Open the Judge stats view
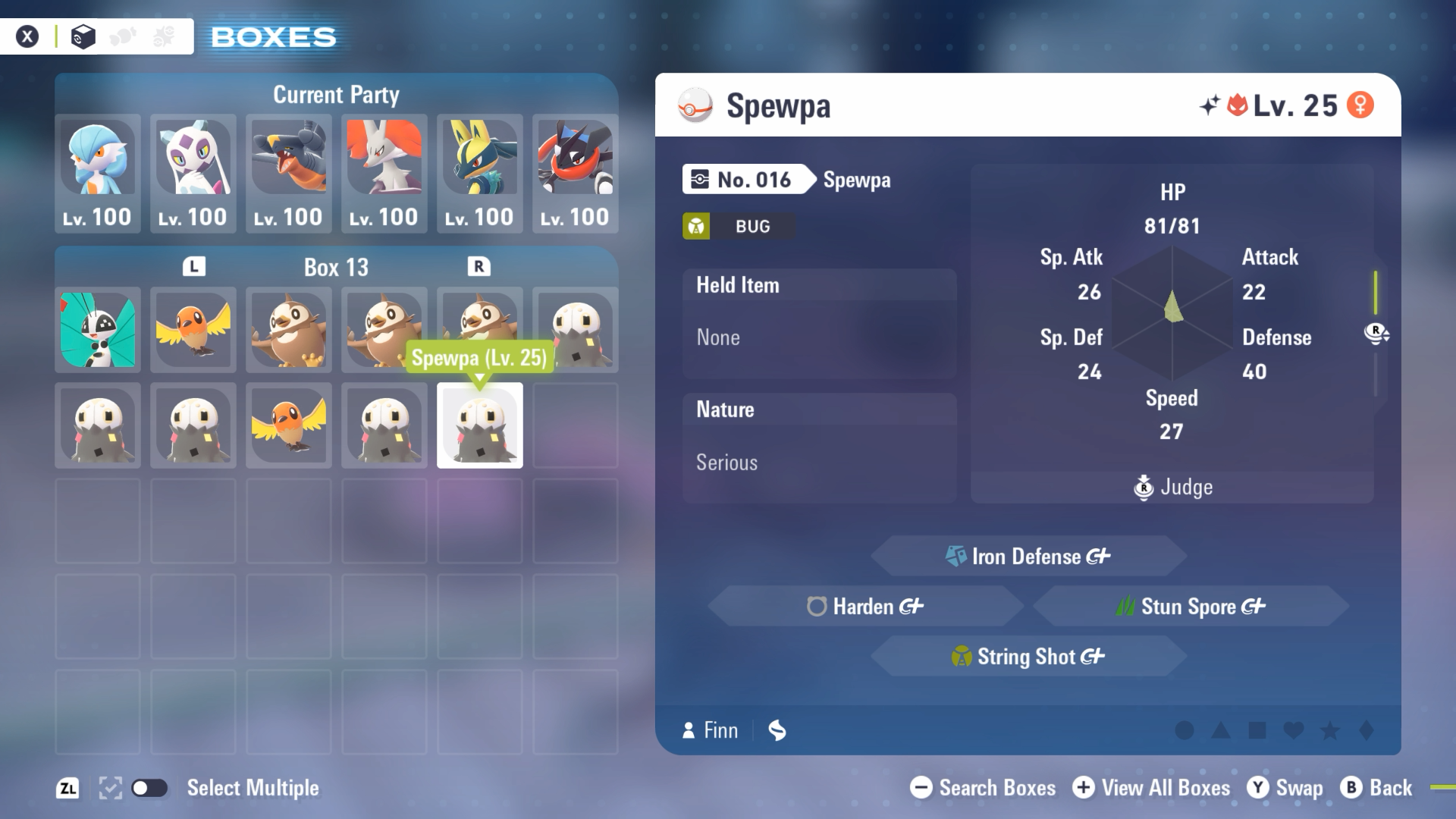 coord(1172,487)
